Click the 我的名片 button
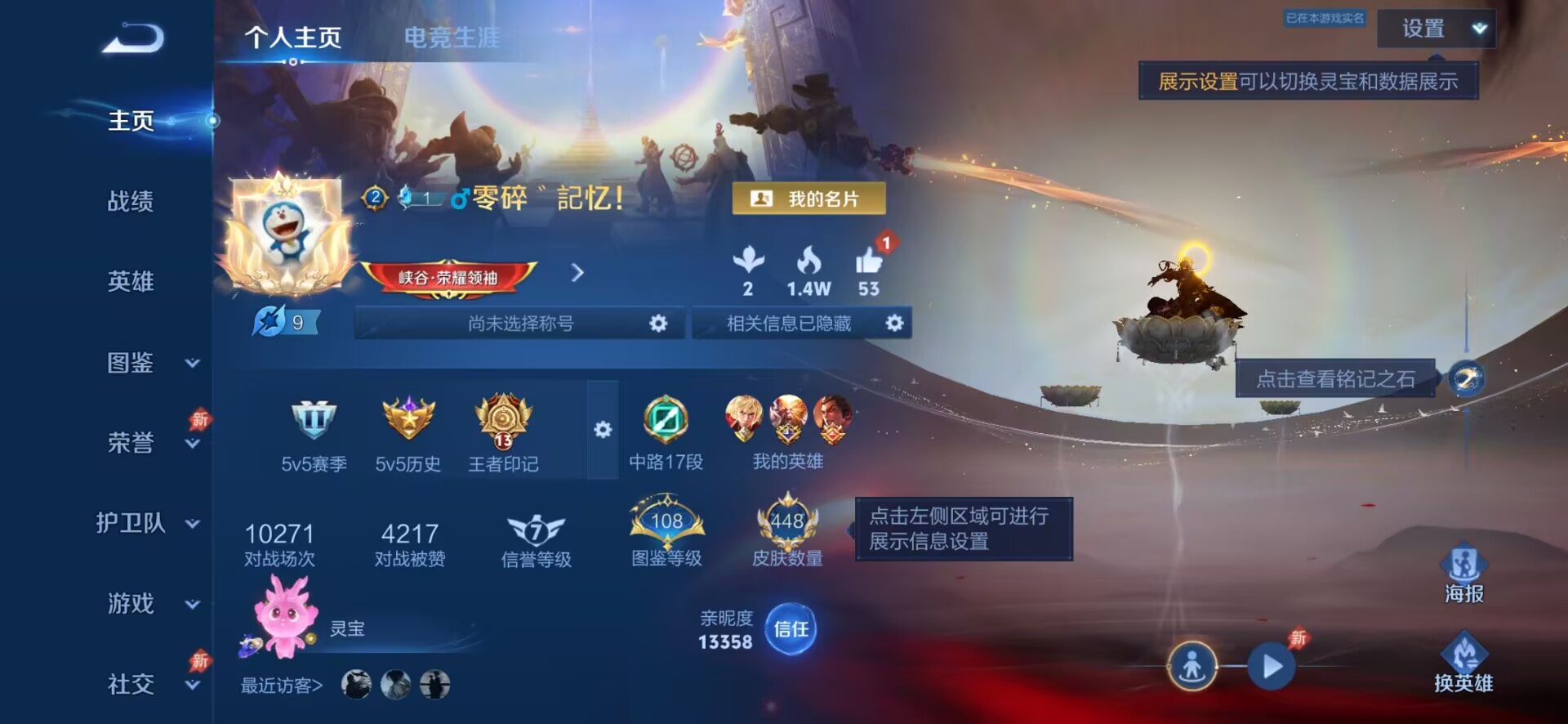 [x=811, y=199]
